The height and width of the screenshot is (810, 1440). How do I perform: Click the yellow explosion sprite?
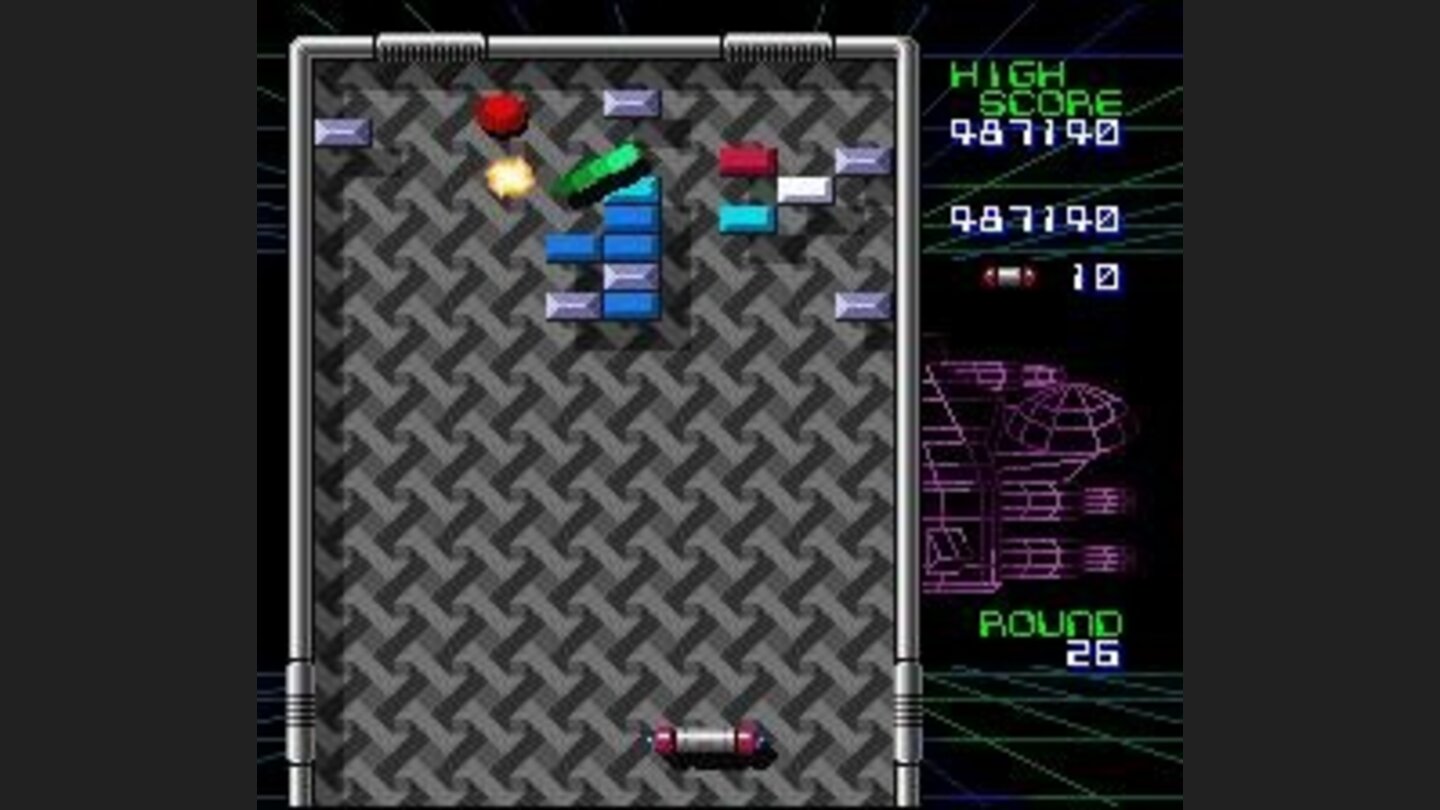click(x=510, y=177)
